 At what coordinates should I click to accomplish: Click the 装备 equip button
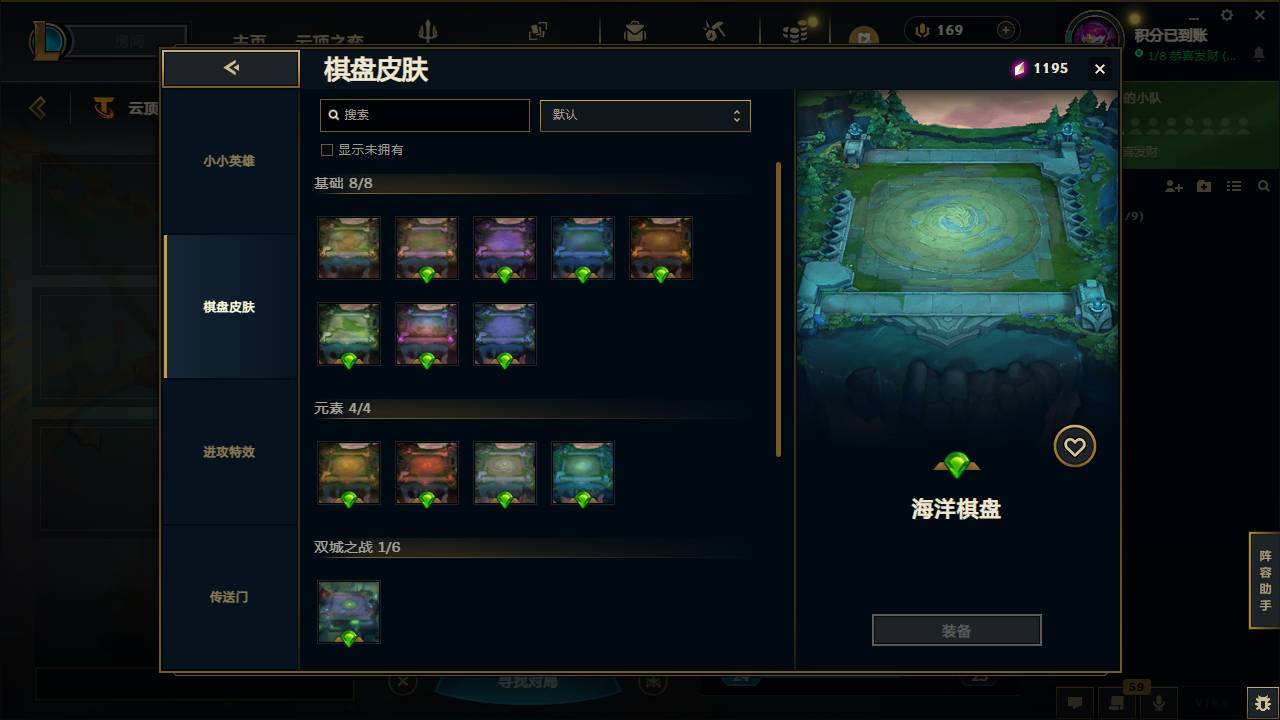[x=956, y=629]
